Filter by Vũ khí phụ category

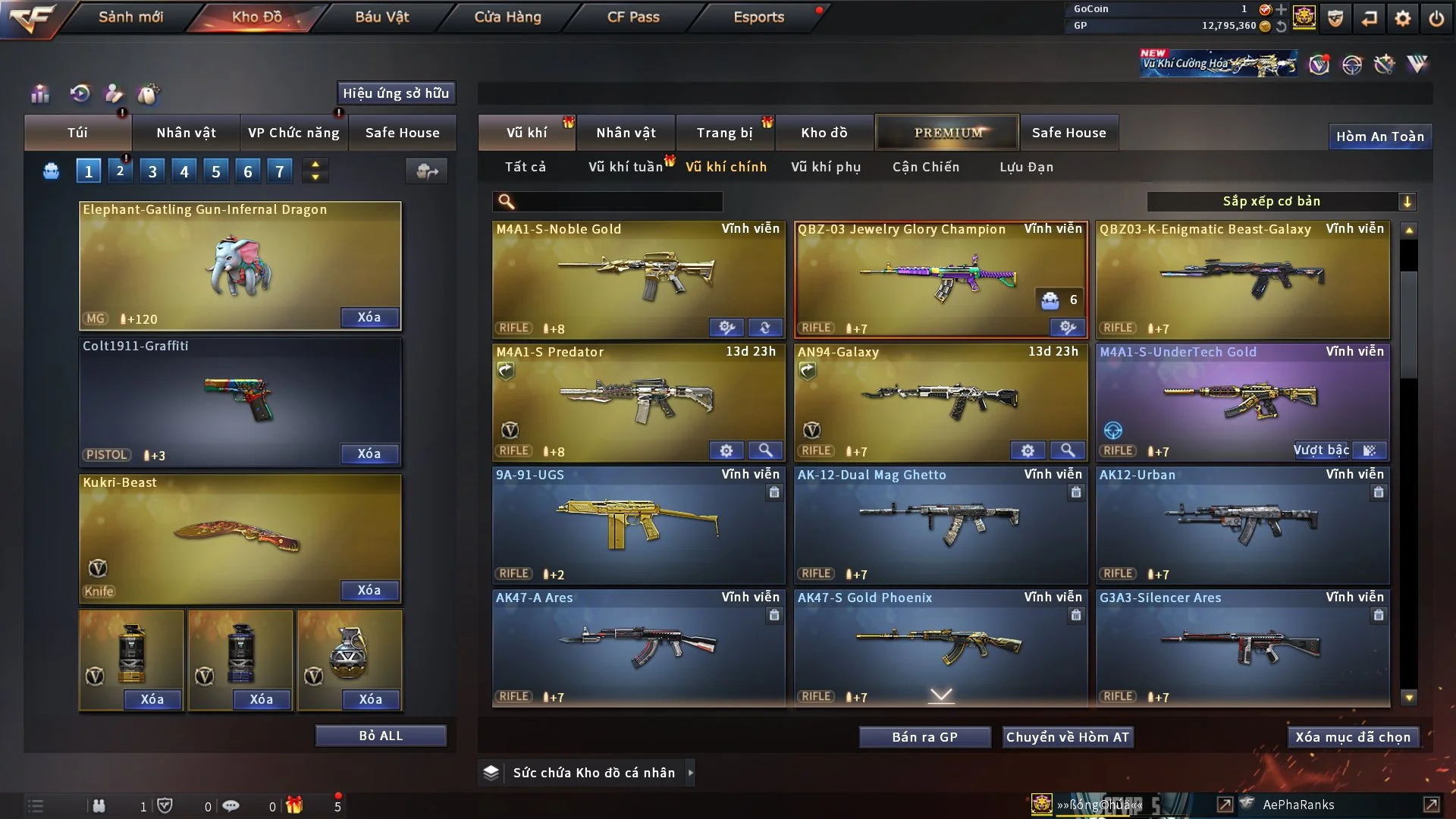coord(826,167)
